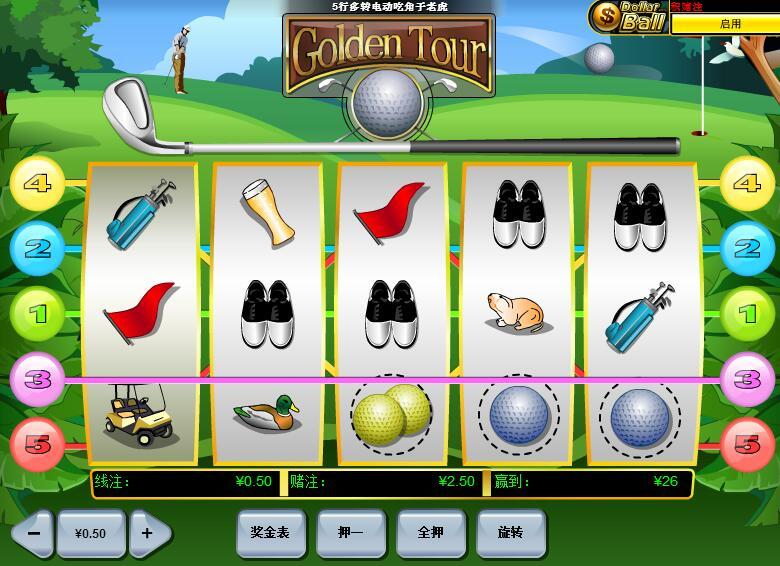This screenshot has width=780, height=566.
Task: Decrease coin value with the minus arrow
Action: point(33,533)
